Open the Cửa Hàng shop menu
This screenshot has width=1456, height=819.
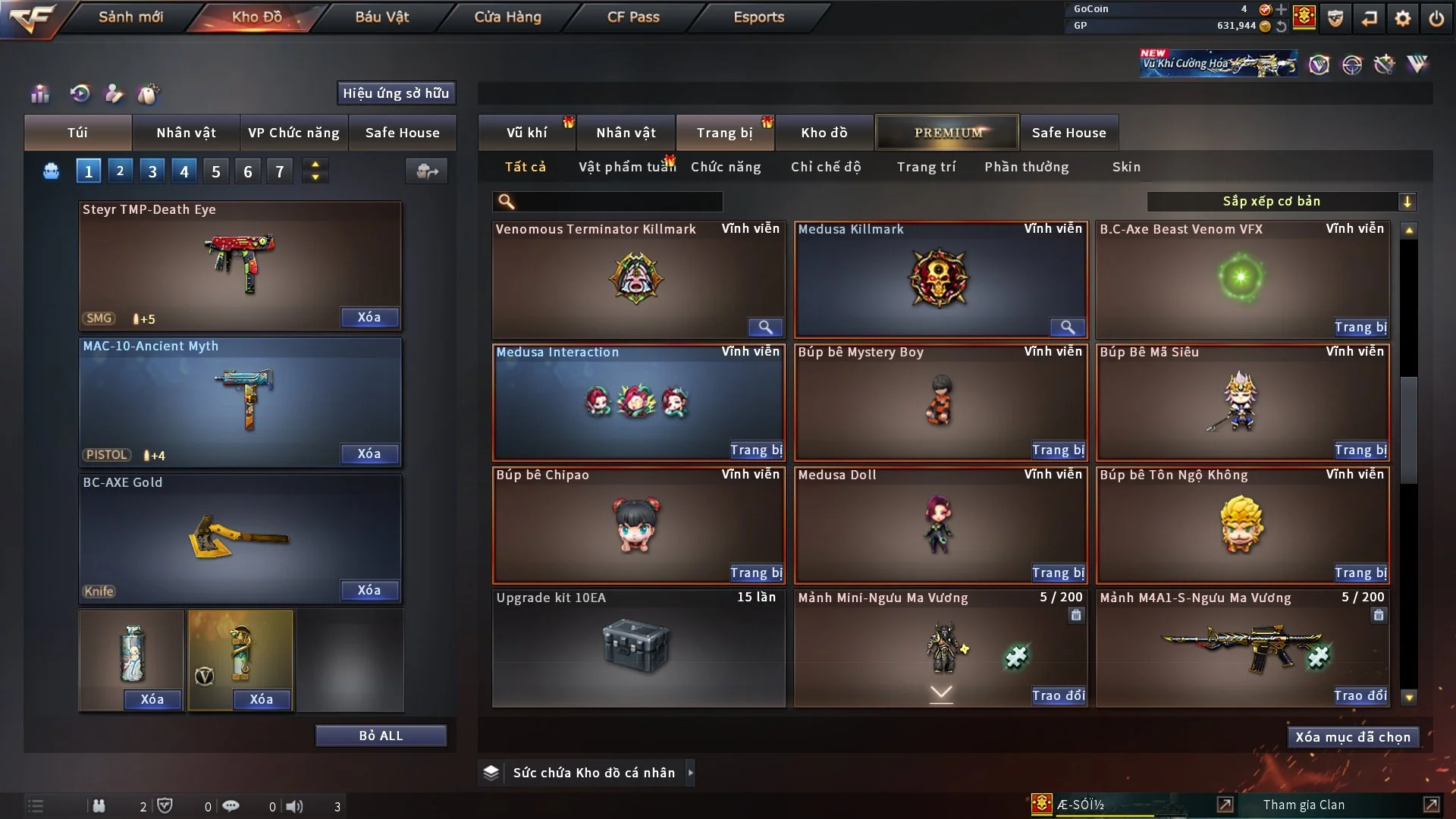click(507, 17)
